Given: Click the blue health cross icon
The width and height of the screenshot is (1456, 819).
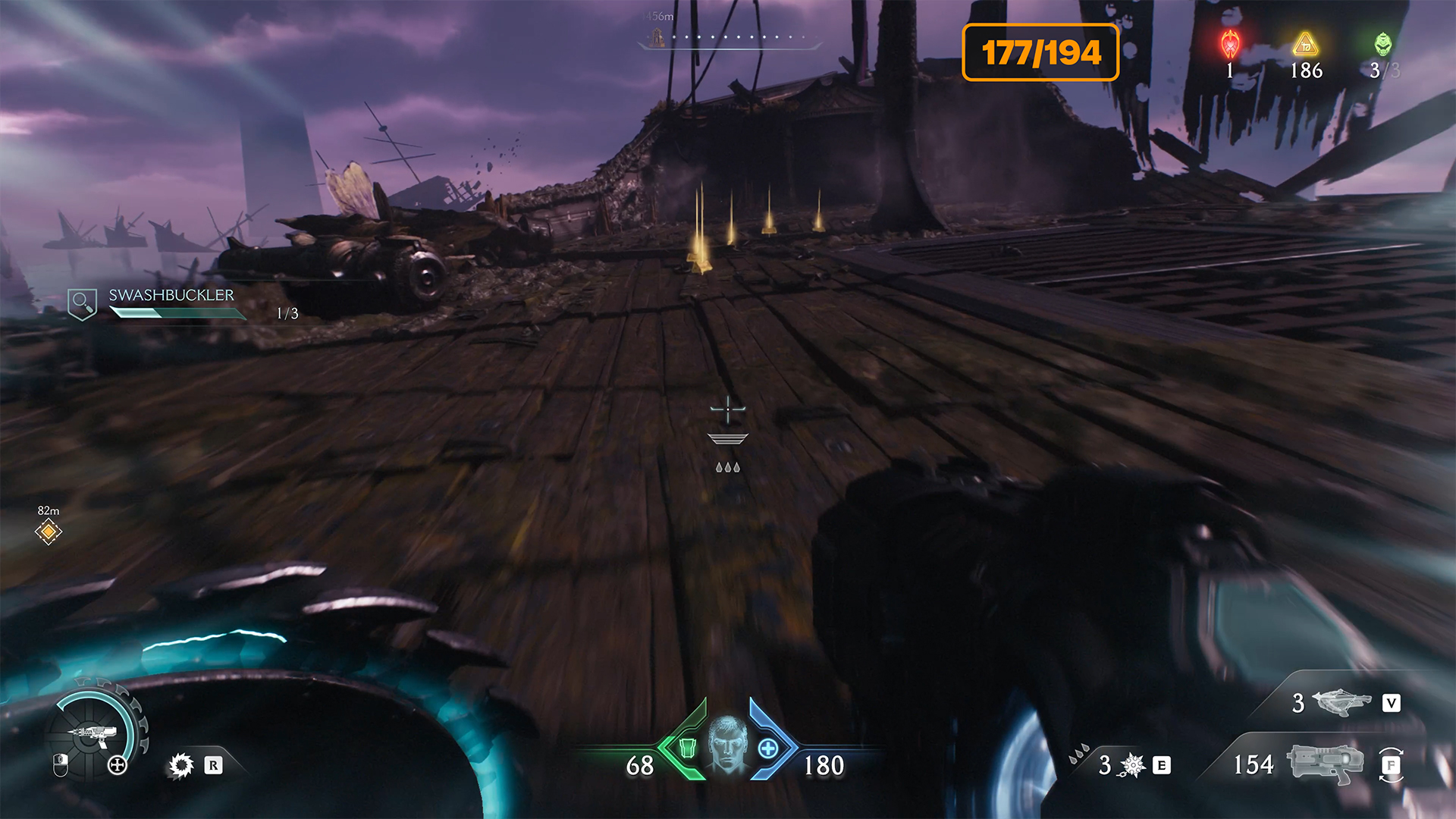Looking at the screenshot, I should (x=768, y=748).
